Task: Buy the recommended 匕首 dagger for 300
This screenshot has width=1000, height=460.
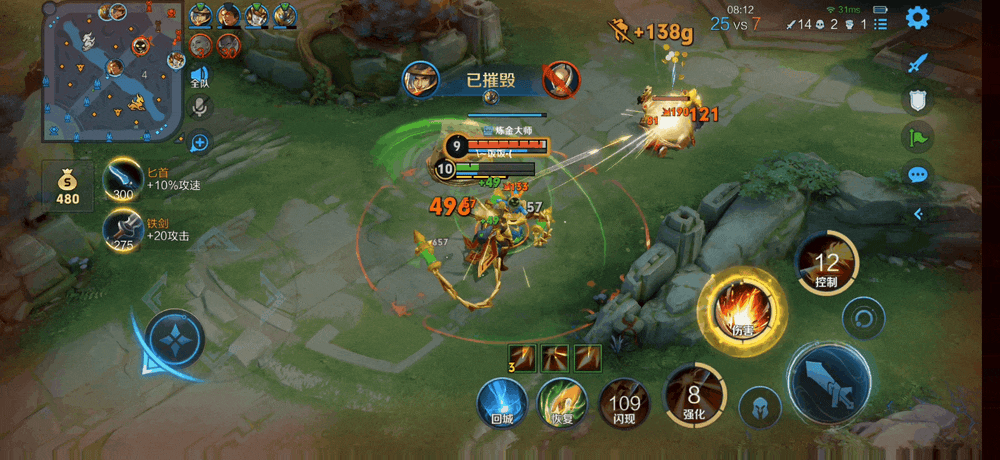Action: coord(124,181)
